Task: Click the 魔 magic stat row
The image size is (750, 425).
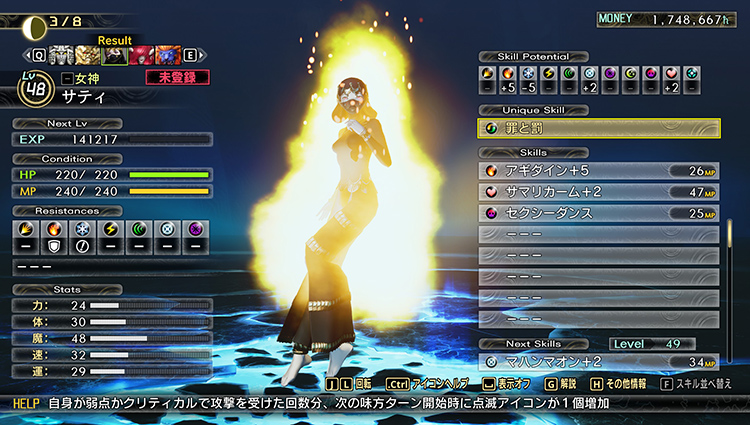Action: click(x=112, y=338)
